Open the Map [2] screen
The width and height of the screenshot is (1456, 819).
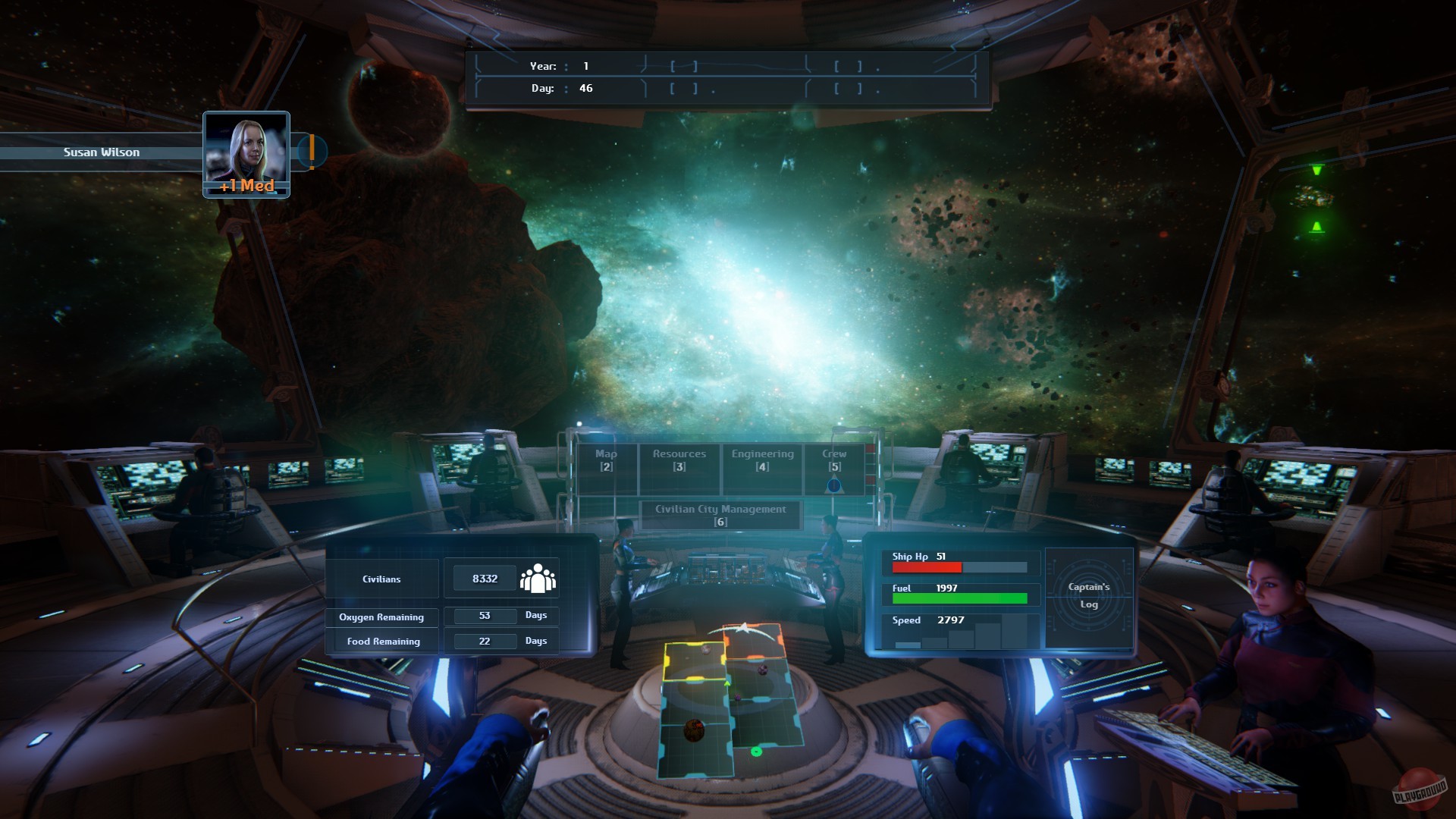pos(604,459)
